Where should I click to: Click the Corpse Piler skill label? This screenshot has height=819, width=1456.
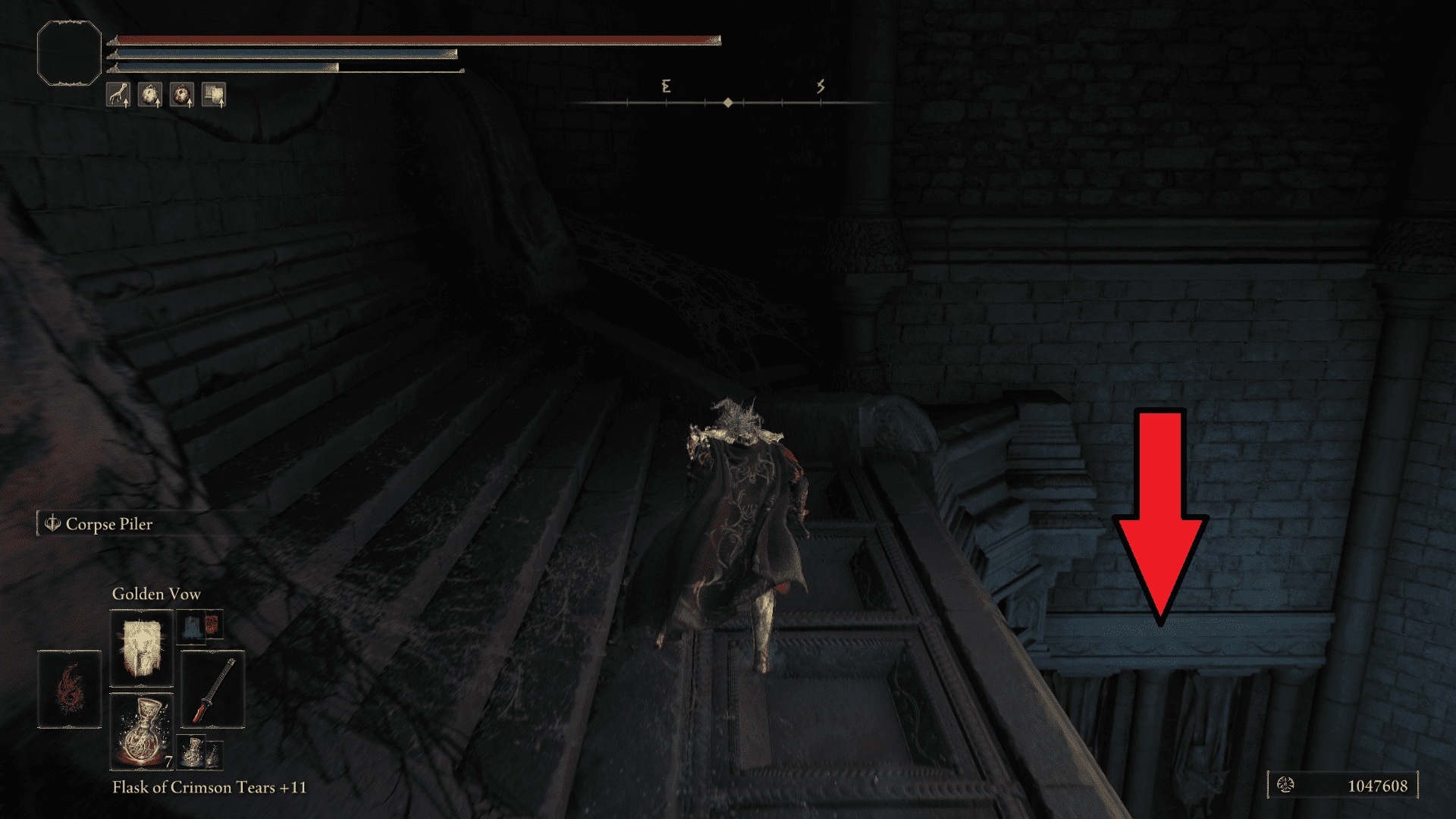[109, 524]
